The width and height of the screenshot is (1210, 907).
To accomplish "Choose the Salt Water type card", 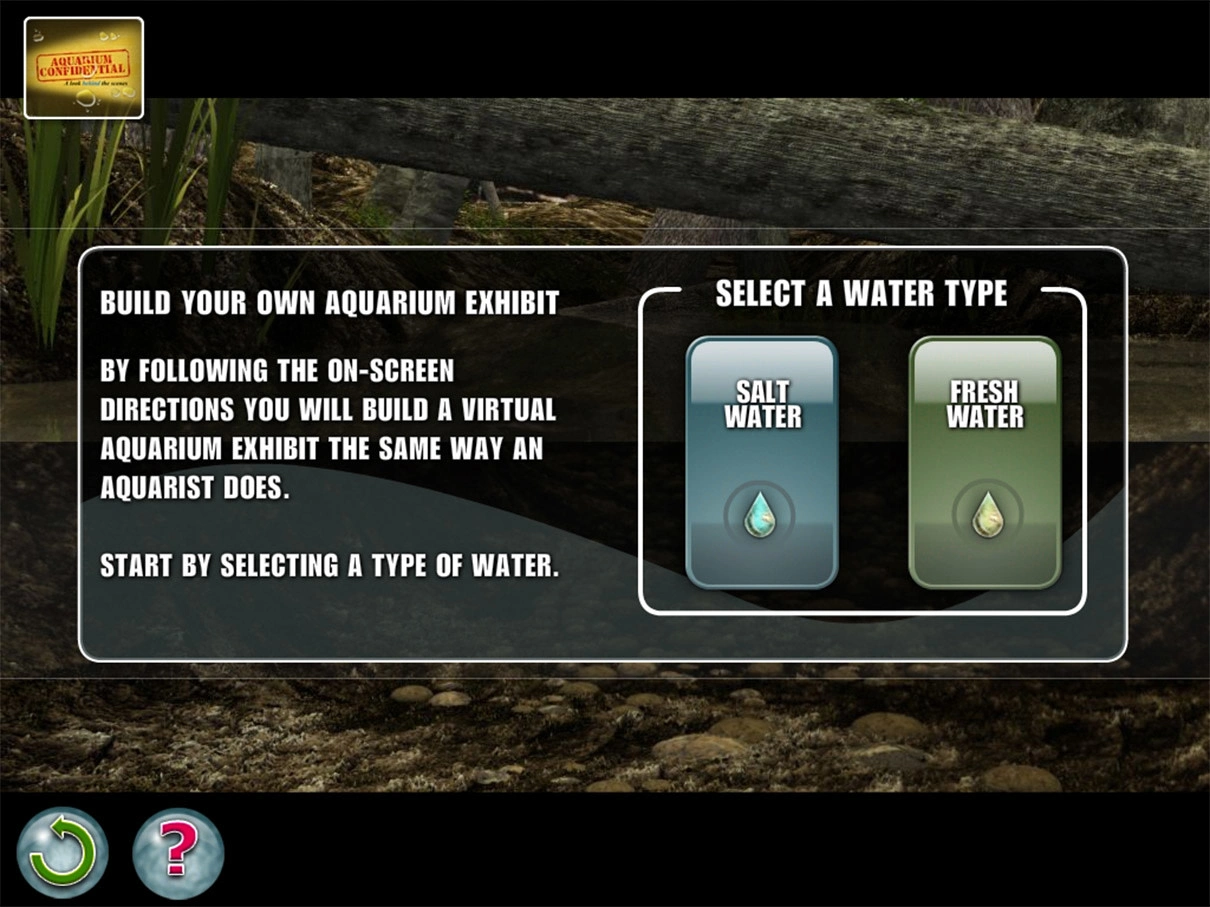I will pyautogui.click(x=761, y=462).
